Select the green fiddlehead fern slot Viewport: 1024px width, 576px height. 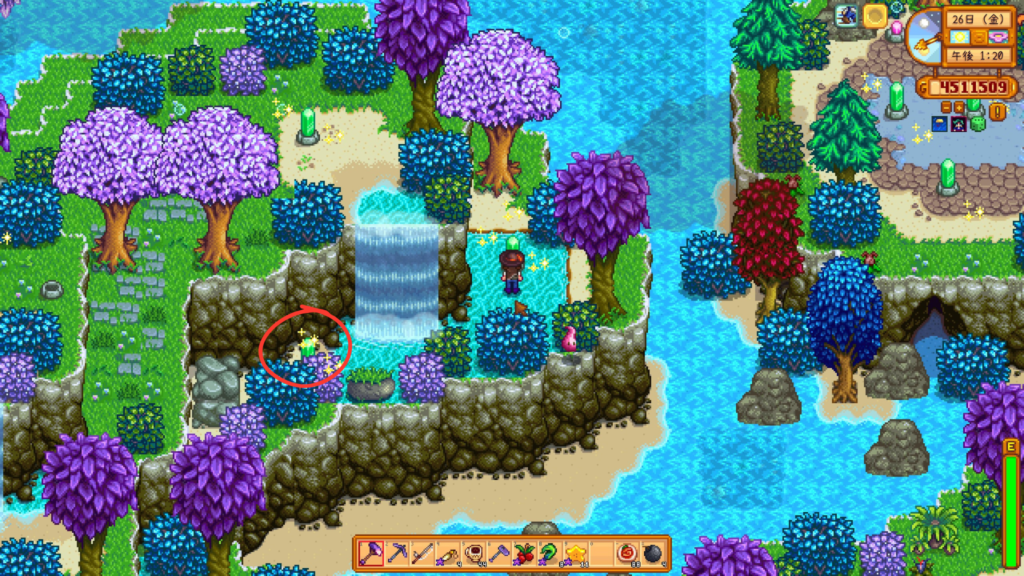coord(550,552)
